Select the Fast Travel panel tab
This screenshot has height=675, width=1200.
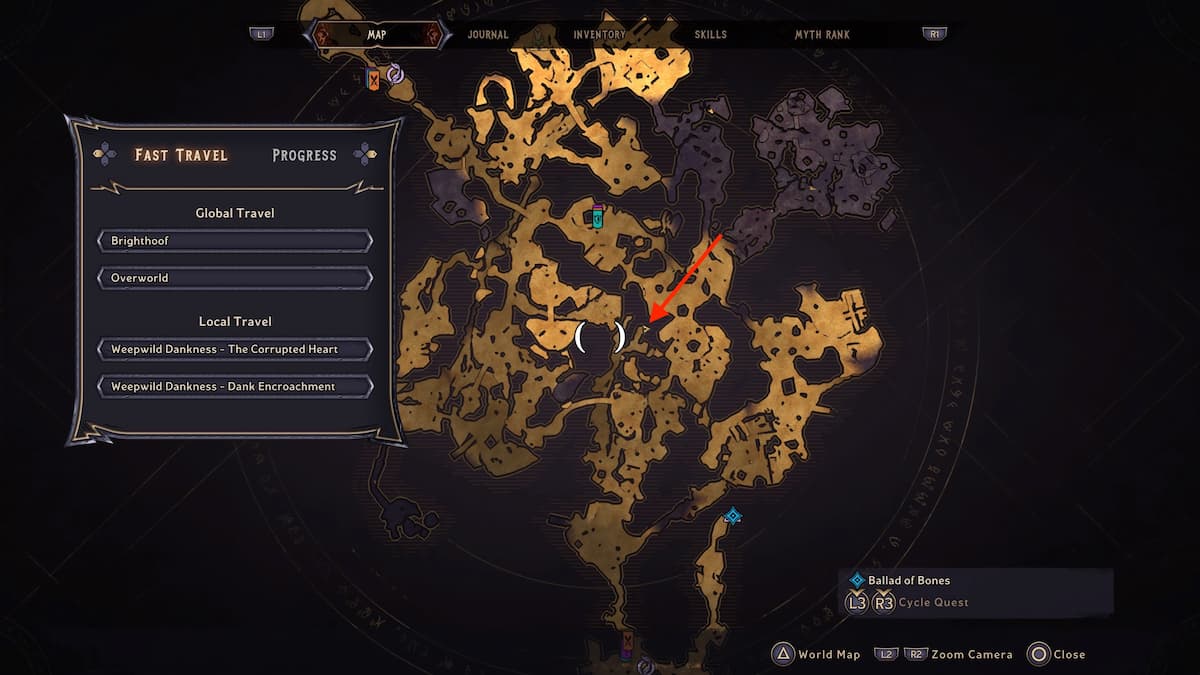[181, 155]
